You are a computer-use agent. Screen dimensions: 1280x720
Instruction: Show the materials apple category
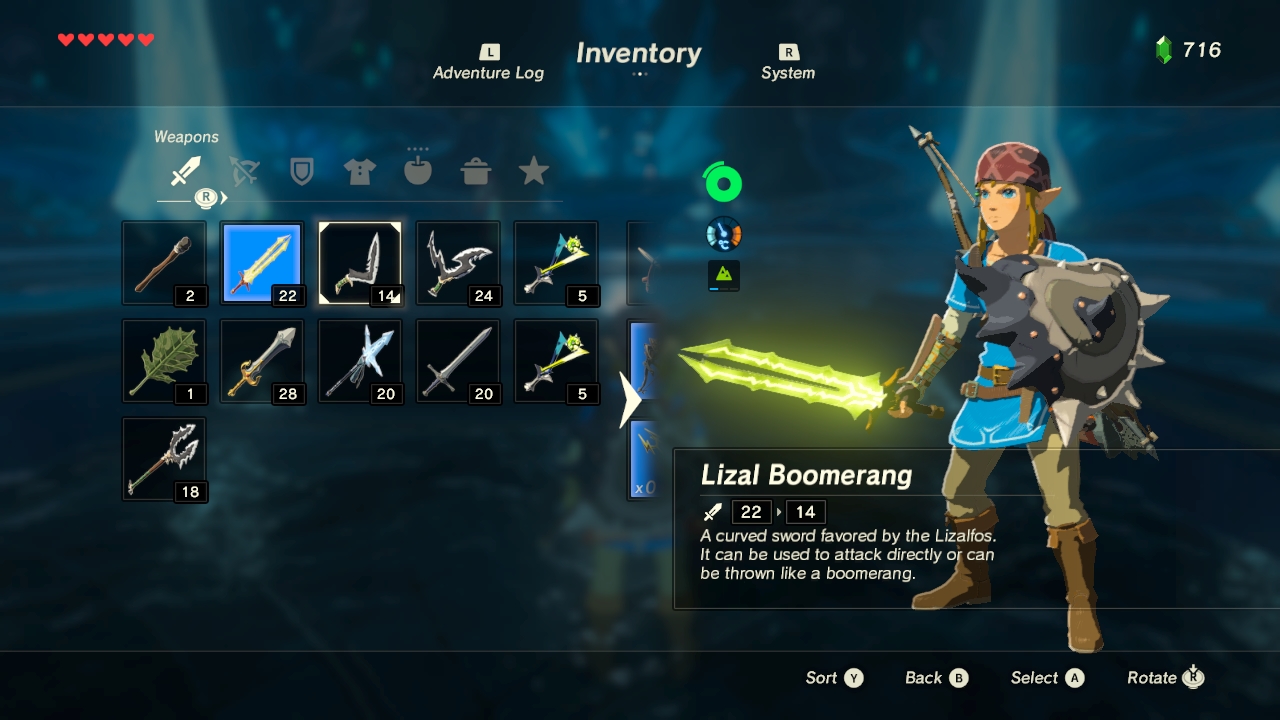coord(417,171)
